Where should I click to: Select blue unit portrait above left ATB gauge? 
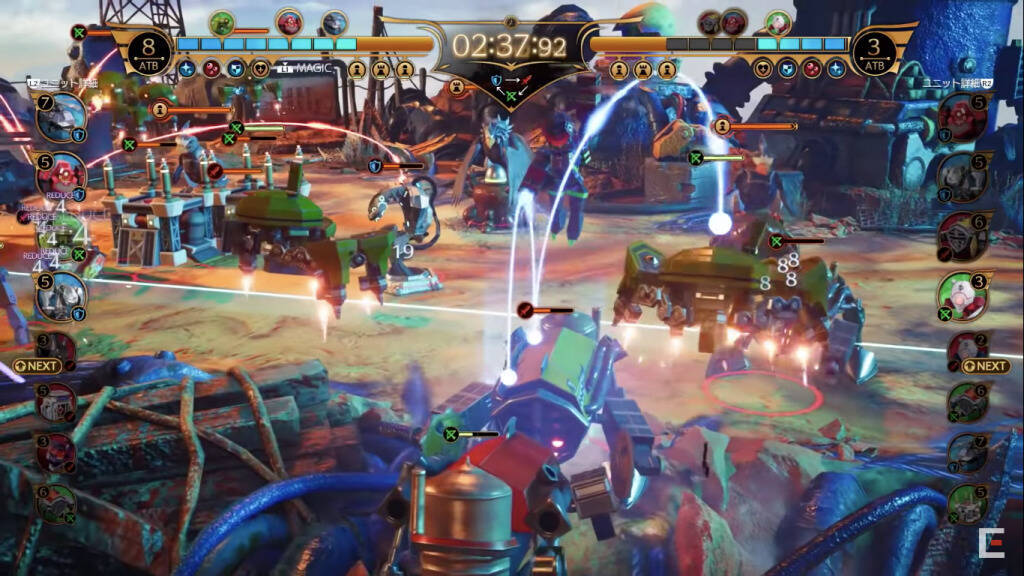click(x=334, y=22)
